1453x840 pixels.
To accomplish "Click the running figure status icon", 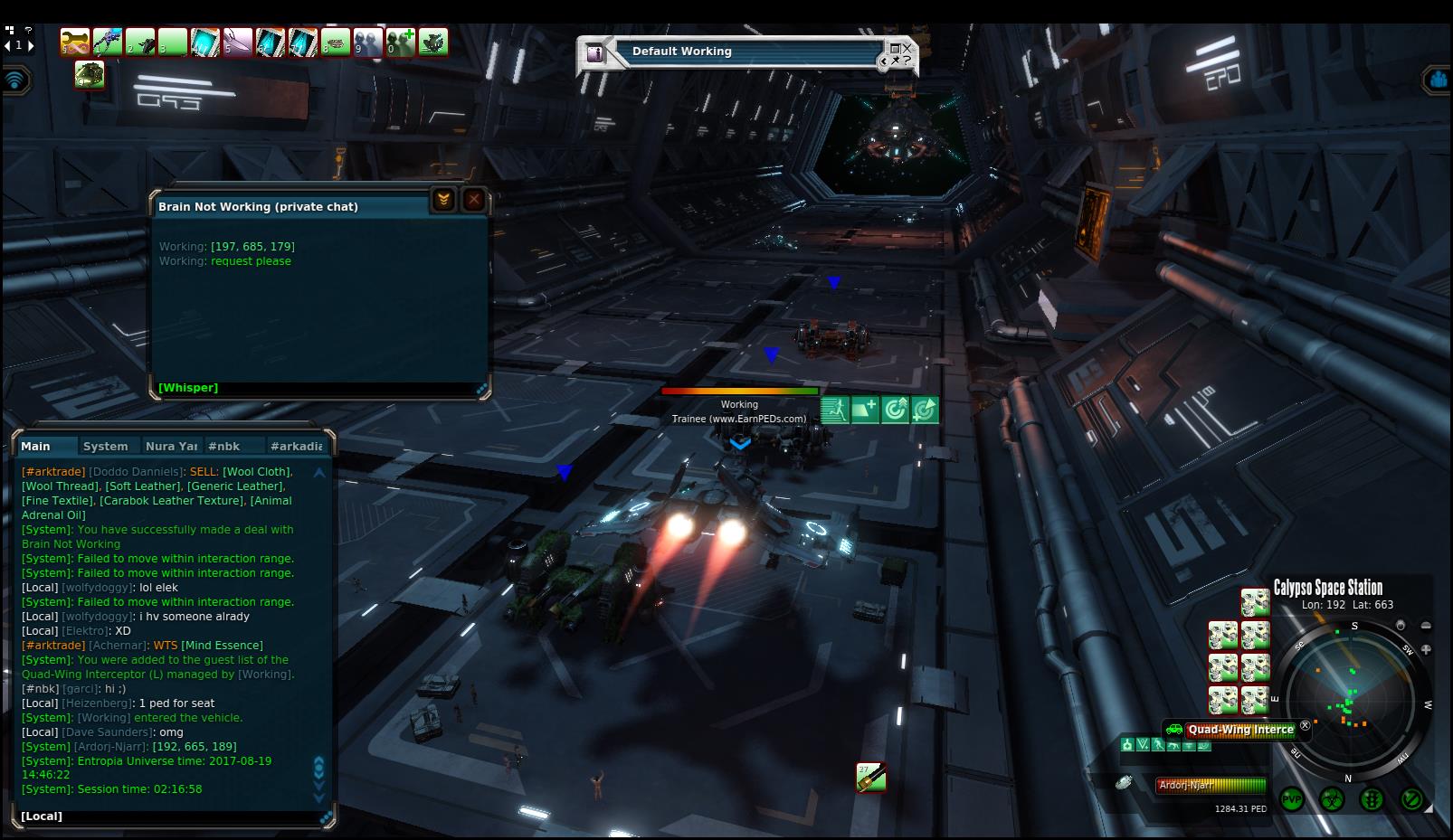I will 835,411.
